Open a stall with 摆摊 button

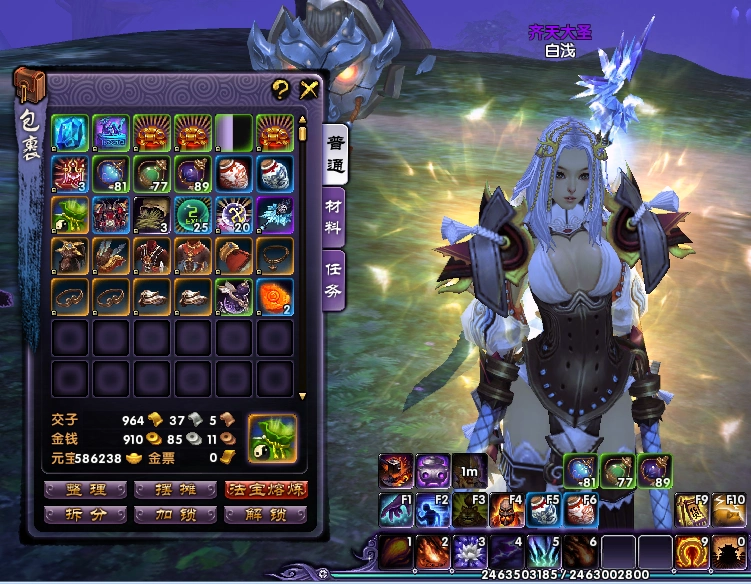point(175,490)
